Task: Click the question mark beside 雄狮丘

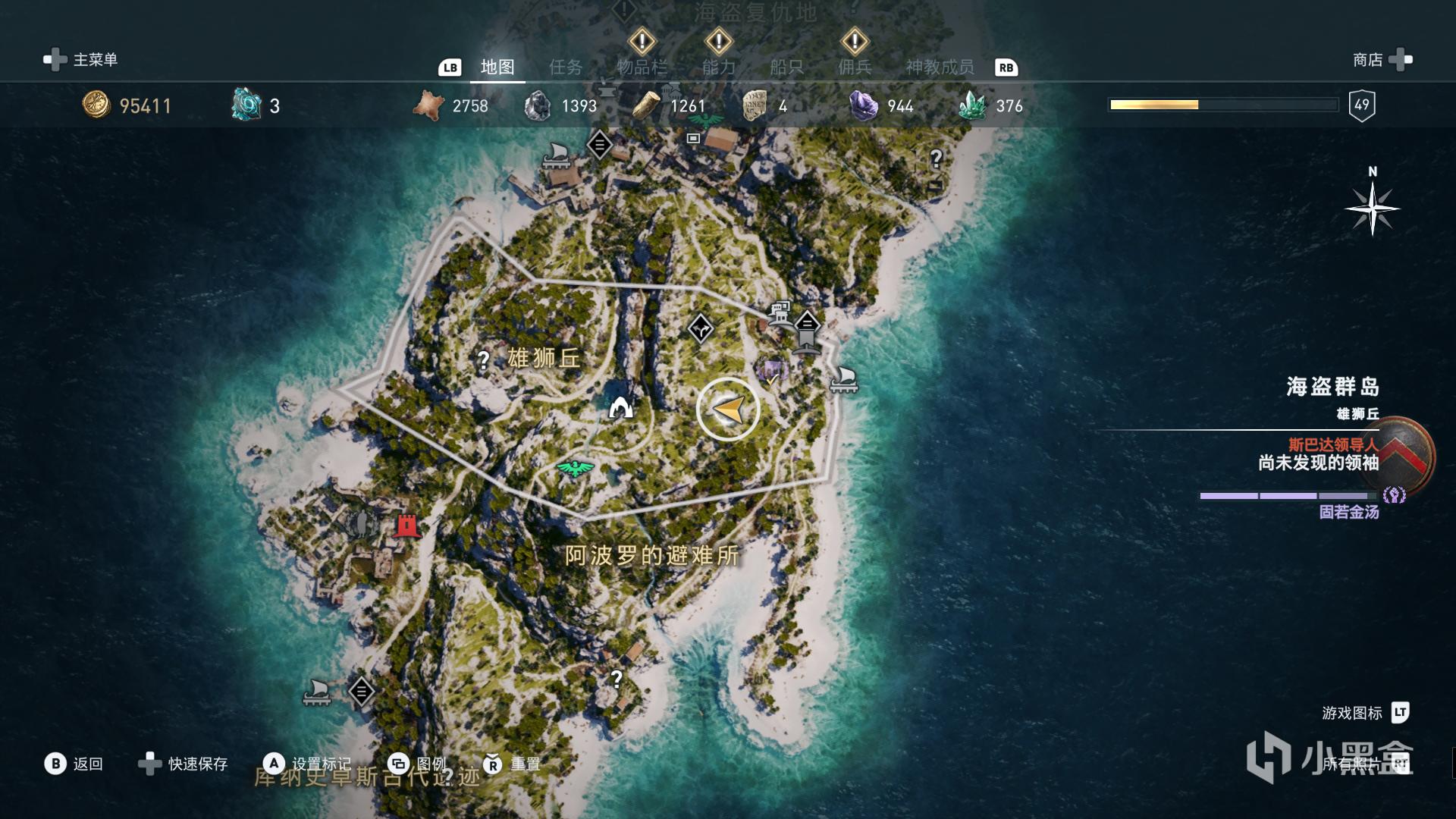Action: coord(483,360)
